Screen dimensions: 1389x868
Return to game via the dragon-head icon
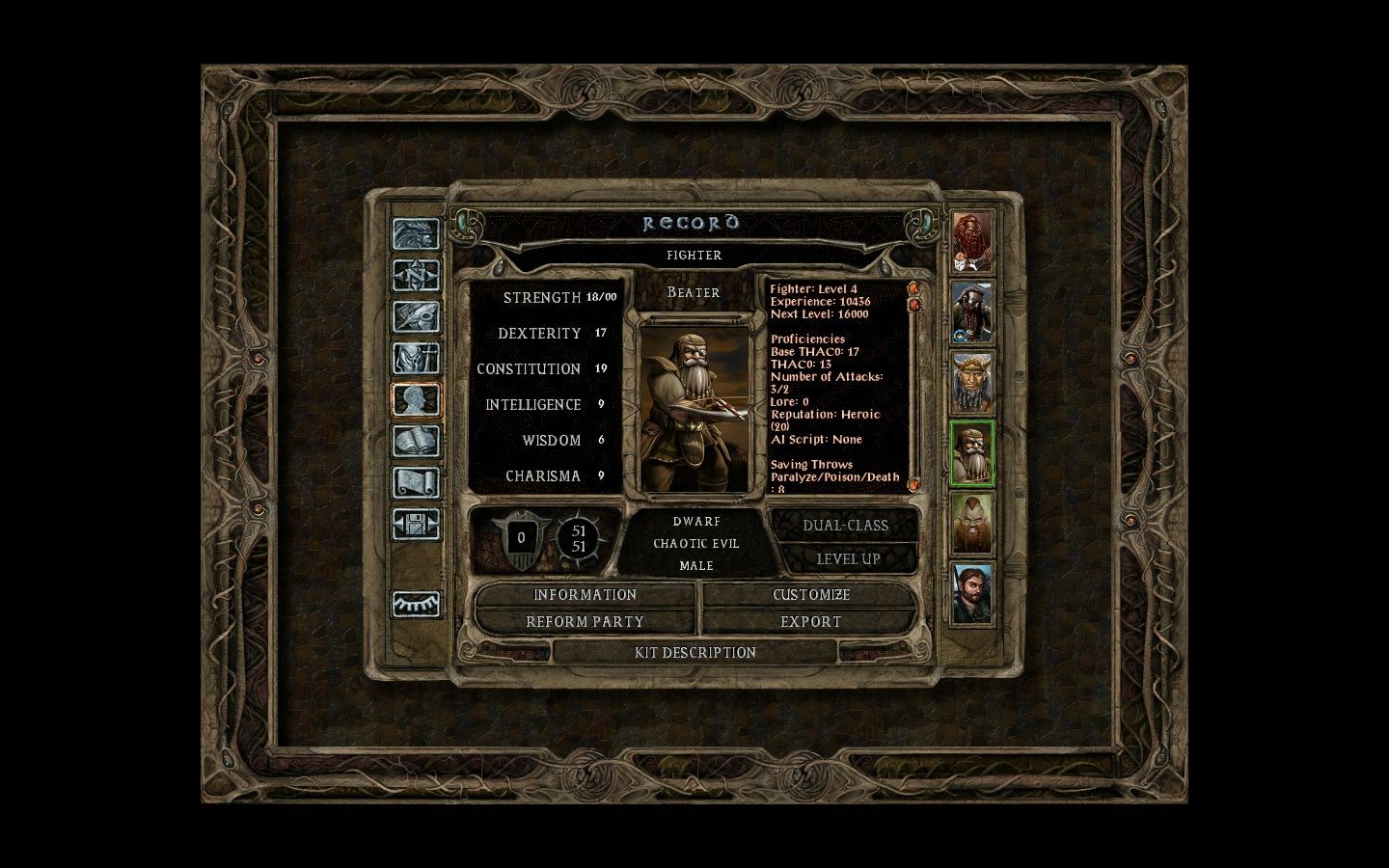pos(416,234)
